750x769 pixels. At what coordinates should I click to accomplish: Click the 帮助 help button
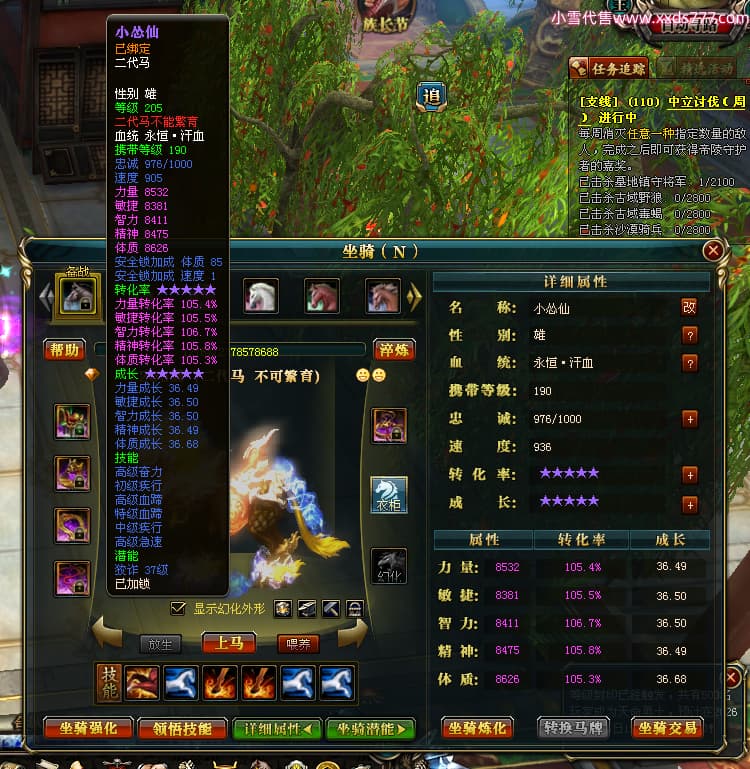click(x=64, y=349)
